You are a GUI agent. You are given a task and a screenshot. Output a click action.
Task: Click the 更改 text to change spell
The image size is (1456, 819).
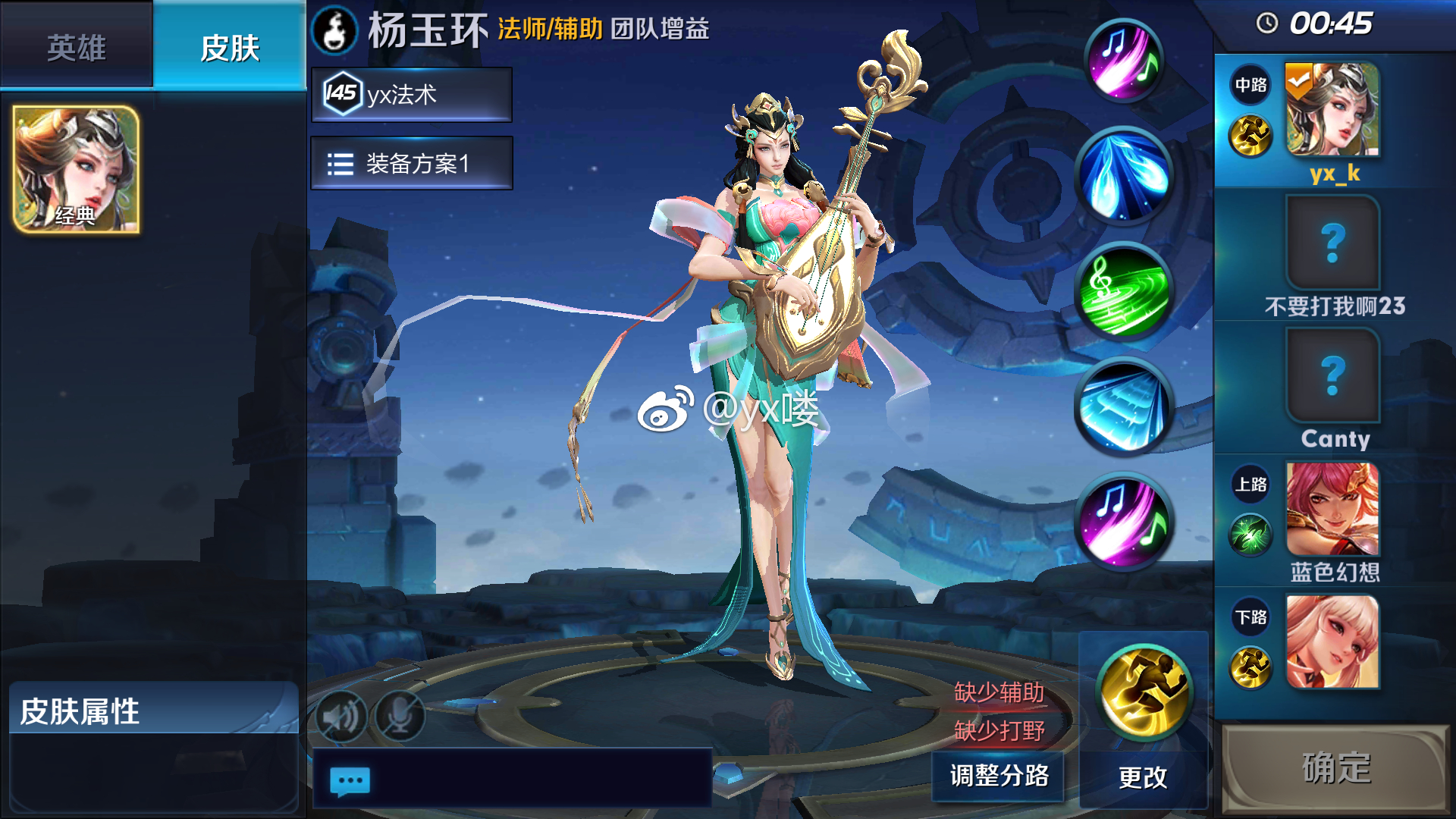[1145, 776]
